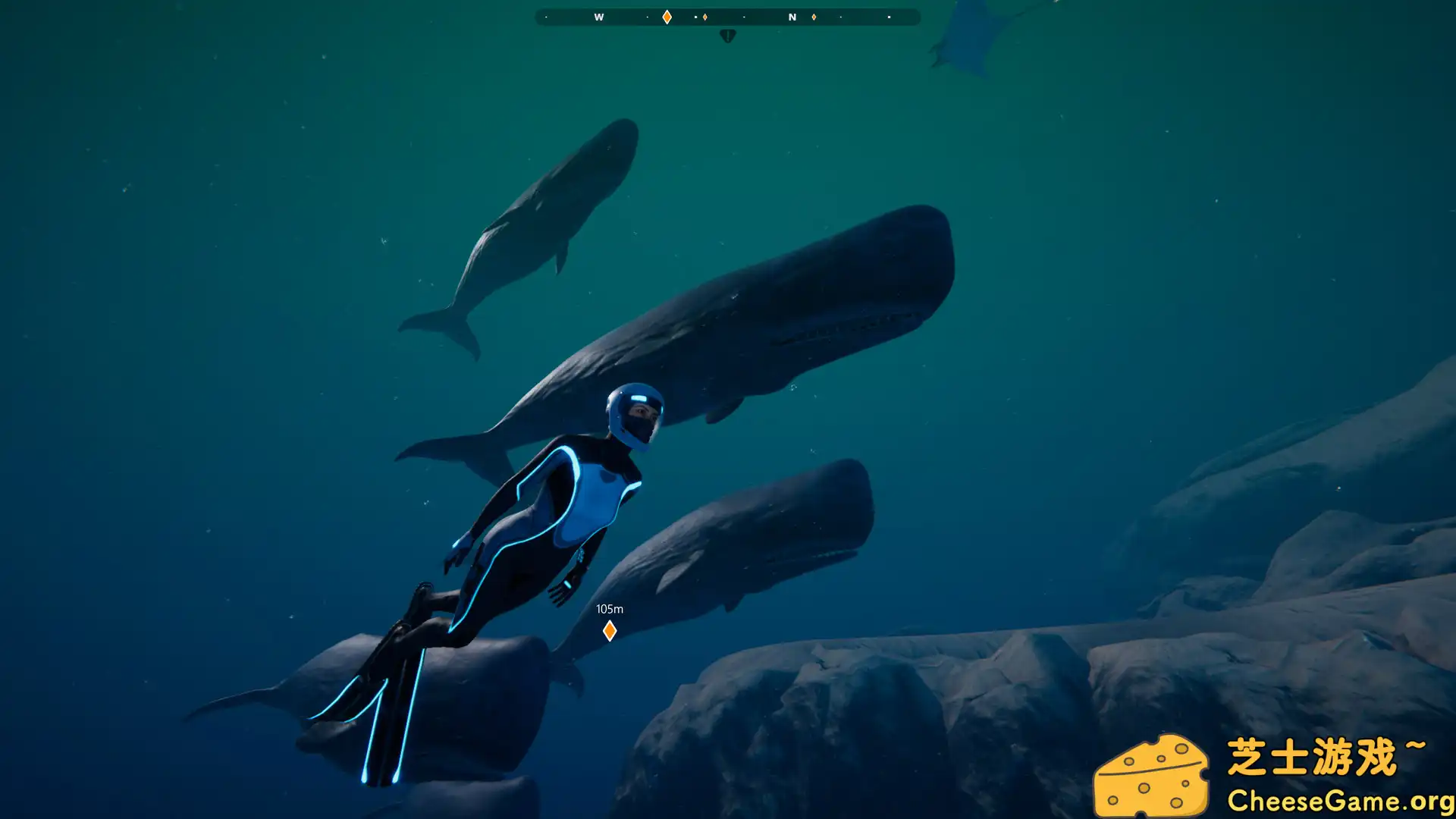Click the leftmost dot tick on the compass bar
Image resolution: width=1456 pixels, height=819 pixels.
click(546, 17)
